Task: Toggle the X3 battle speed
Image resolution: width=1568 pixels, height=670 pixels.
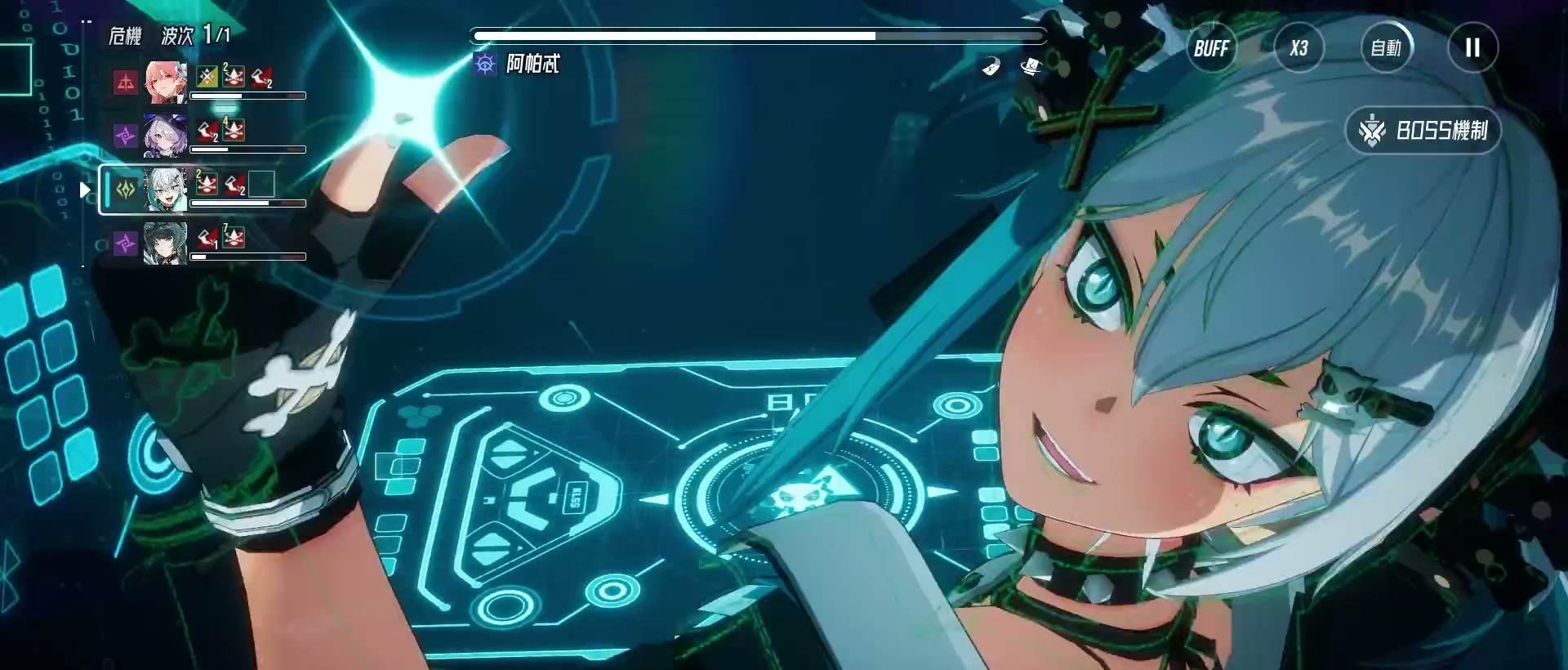Action: pyautogui.click(x=1298, y=48)
